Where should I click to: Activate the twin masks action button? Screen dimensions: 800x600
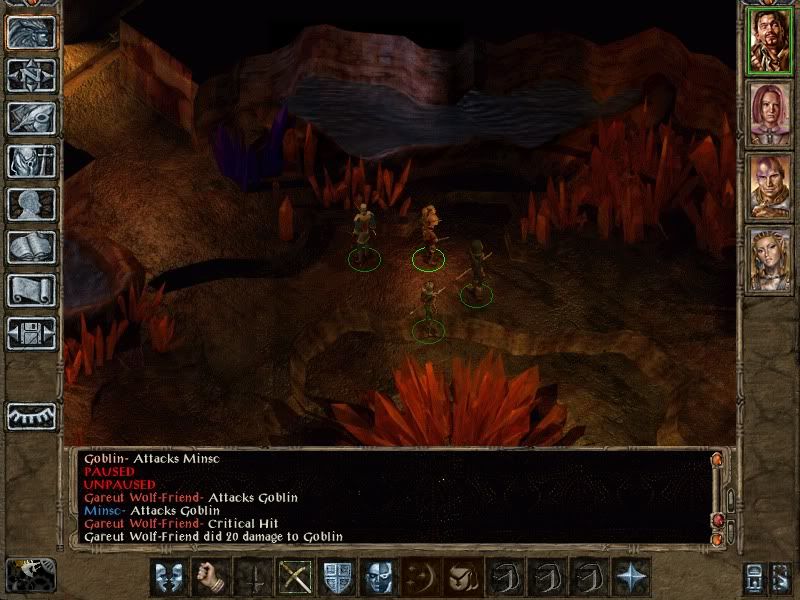[x=168, y=577]
